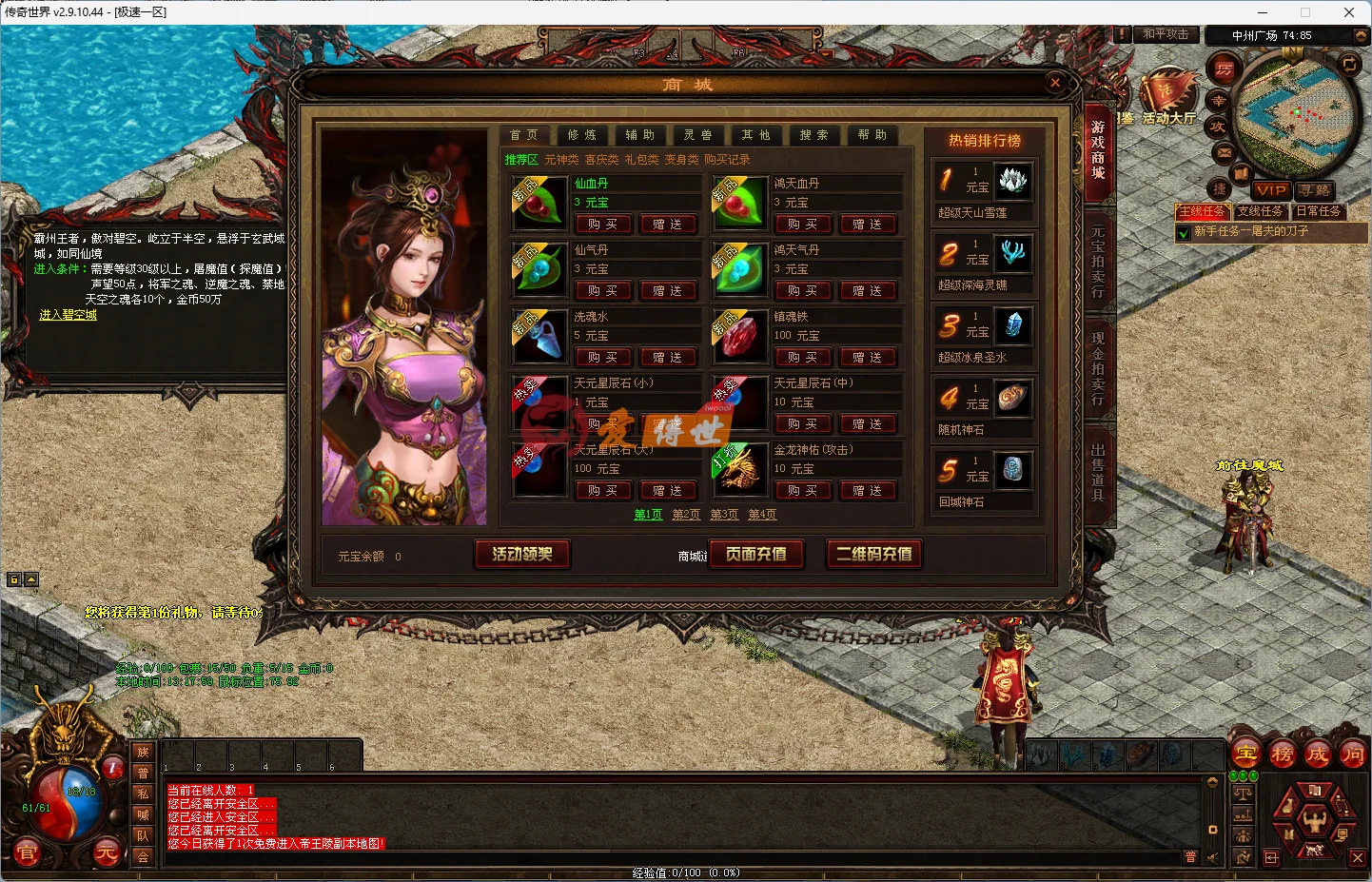This screenshot has width=1372, height=882.
Task: Click the refresh icon above the minimap
Action: click(1349, 65)
